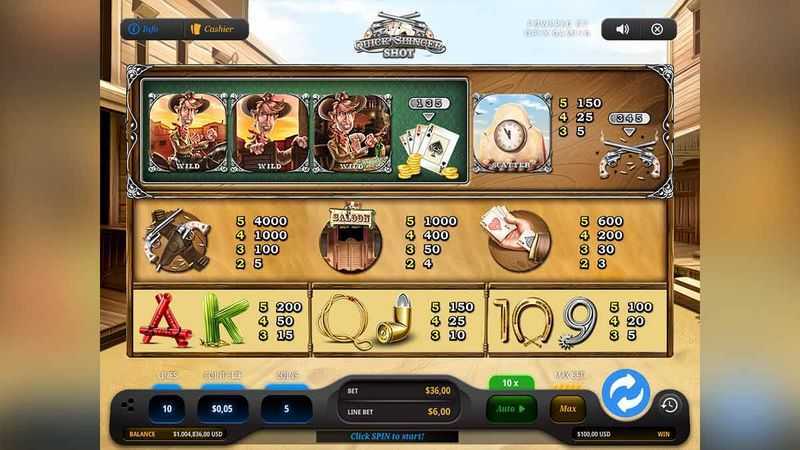The width and height of the screenshot is (800, 450).
Task: Adjust the $0,05 coin value
Action: [223, 408]
